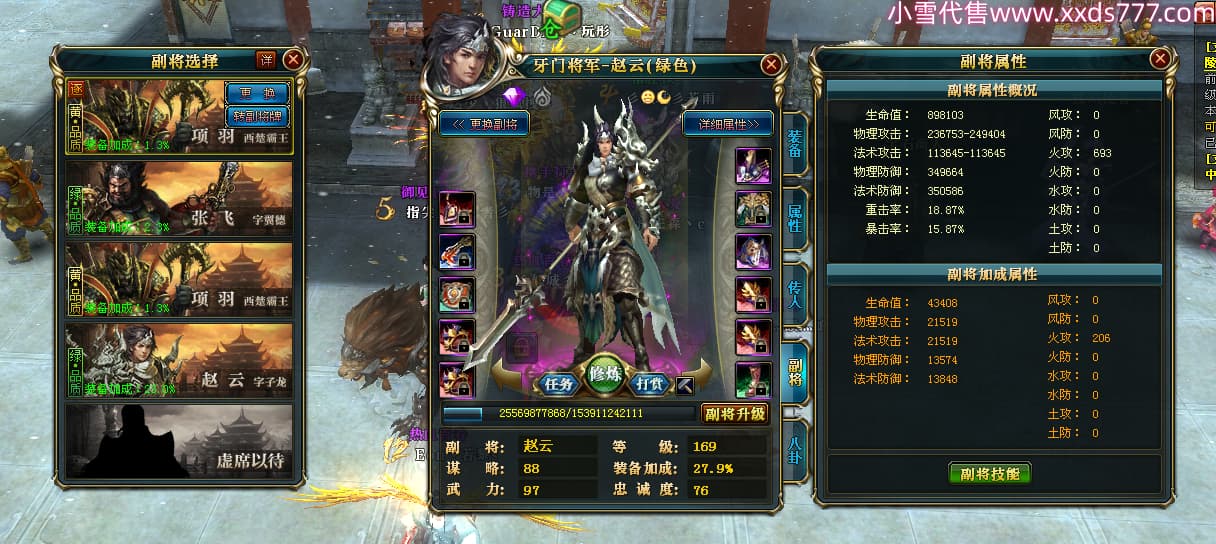The image size is (1216, 544).
Task: Choose the empty 虚席以待 slot
Action: 180,440
